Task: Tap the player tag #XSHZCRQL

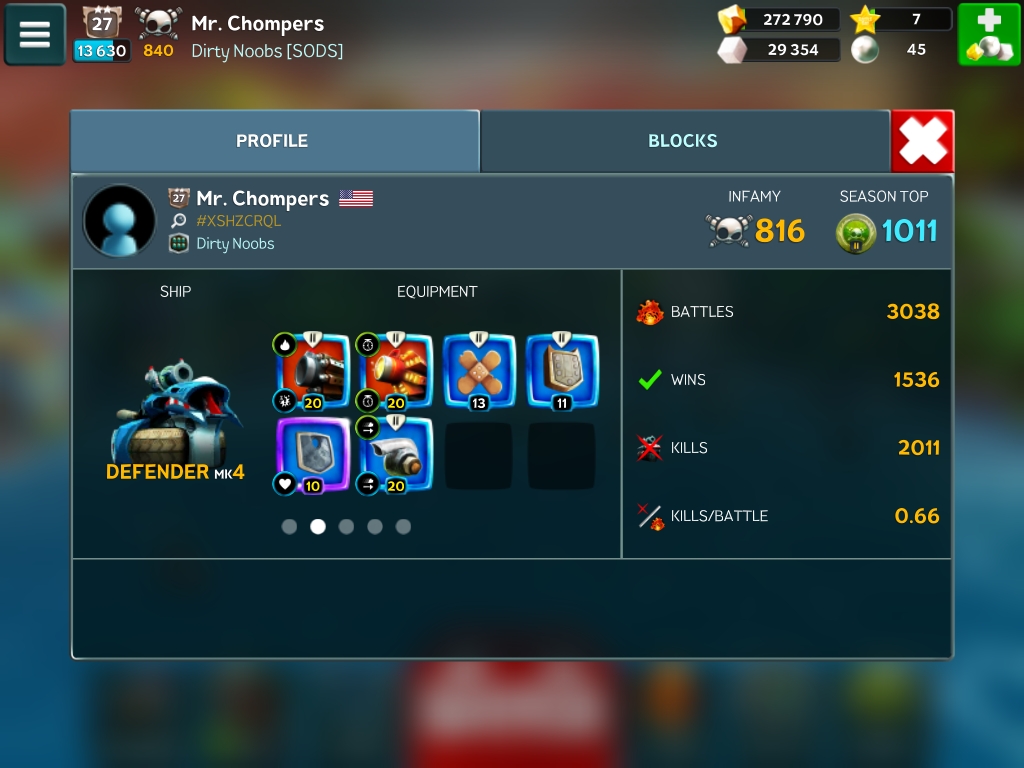Action: point(238,221)
